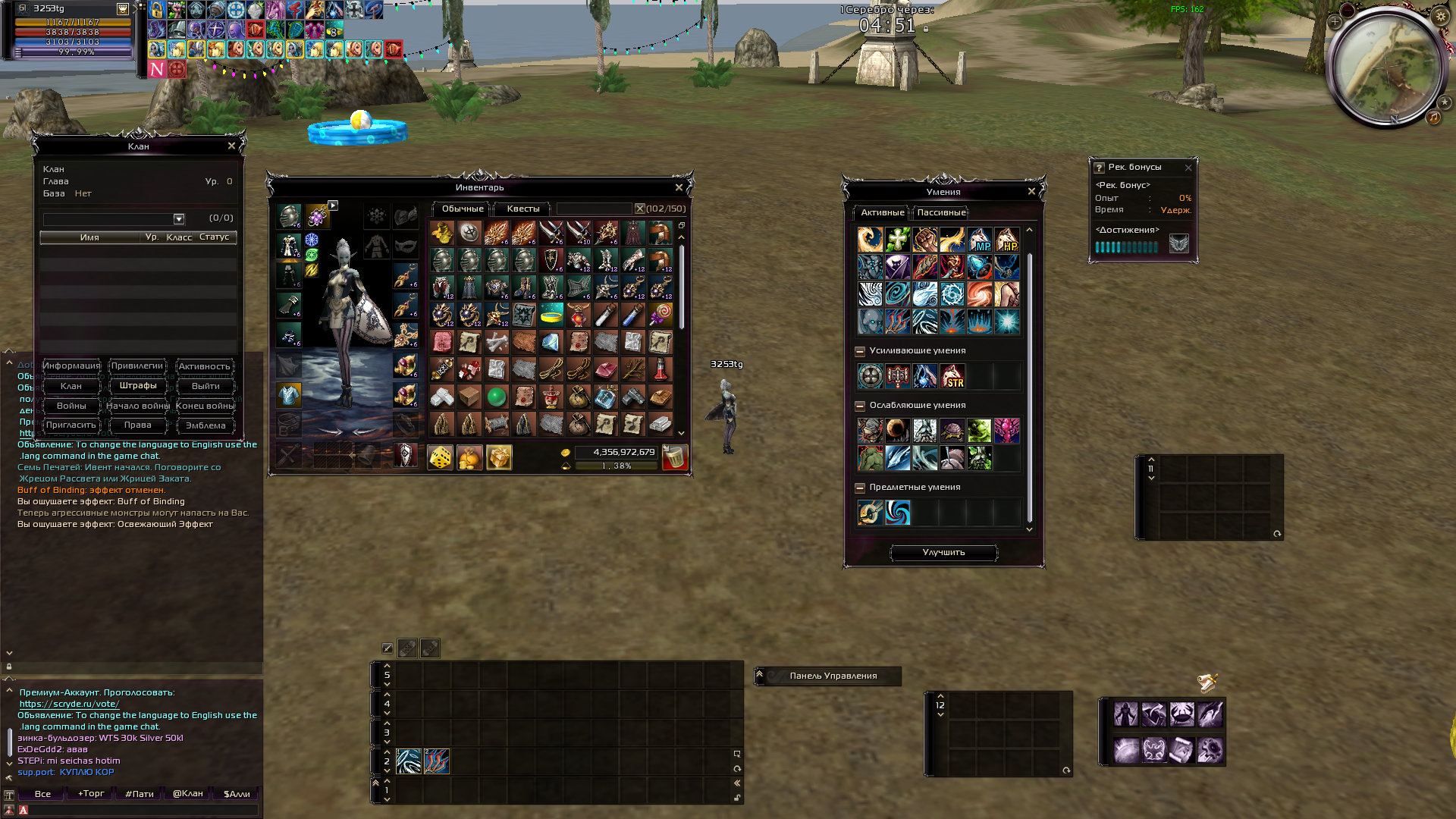This screenshot has height=819, width=1456.
Task: Close the Skills window
Action: [x=1031, y=191]
